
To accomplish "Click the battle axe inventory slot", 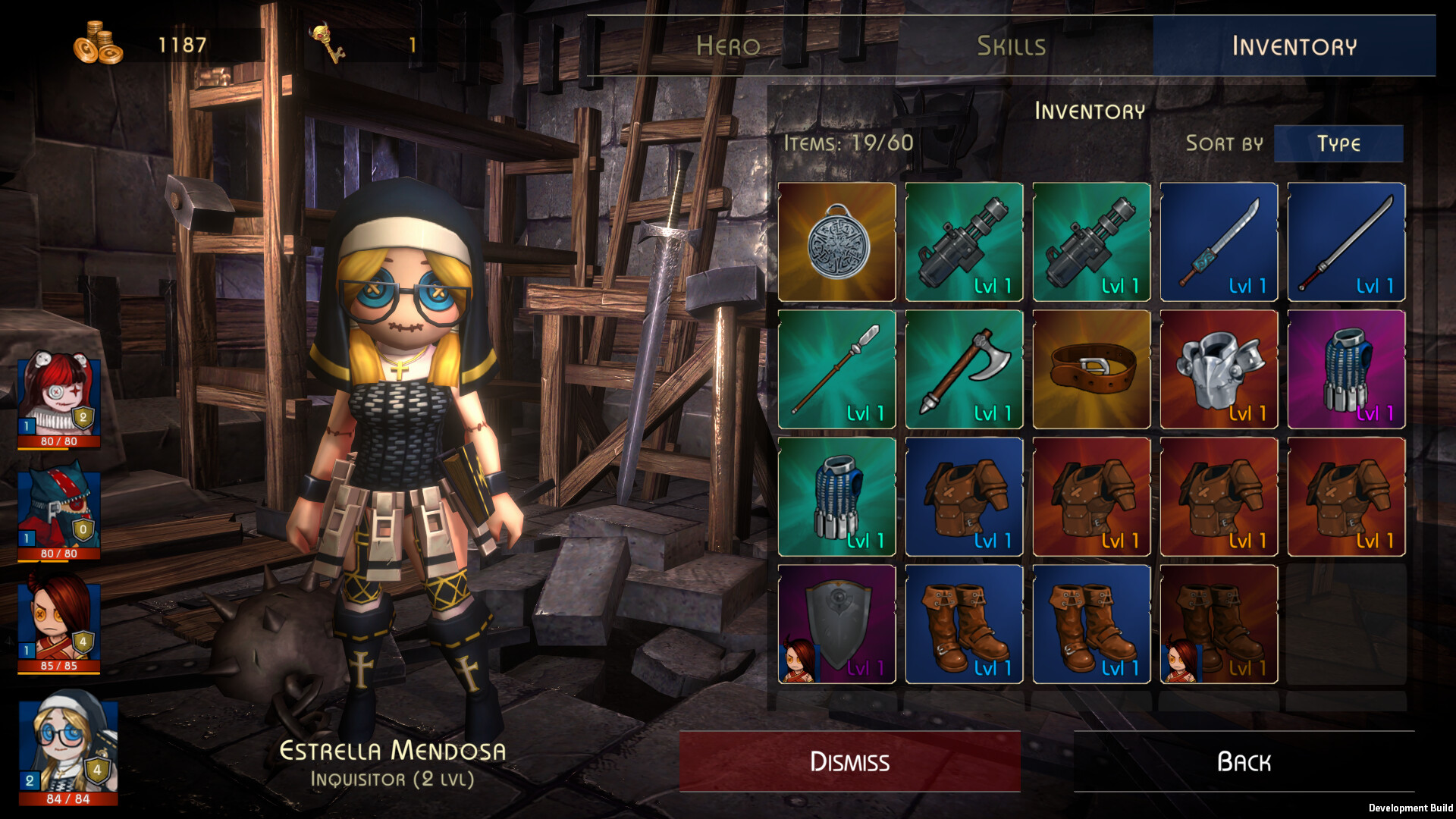I will 964,369.
